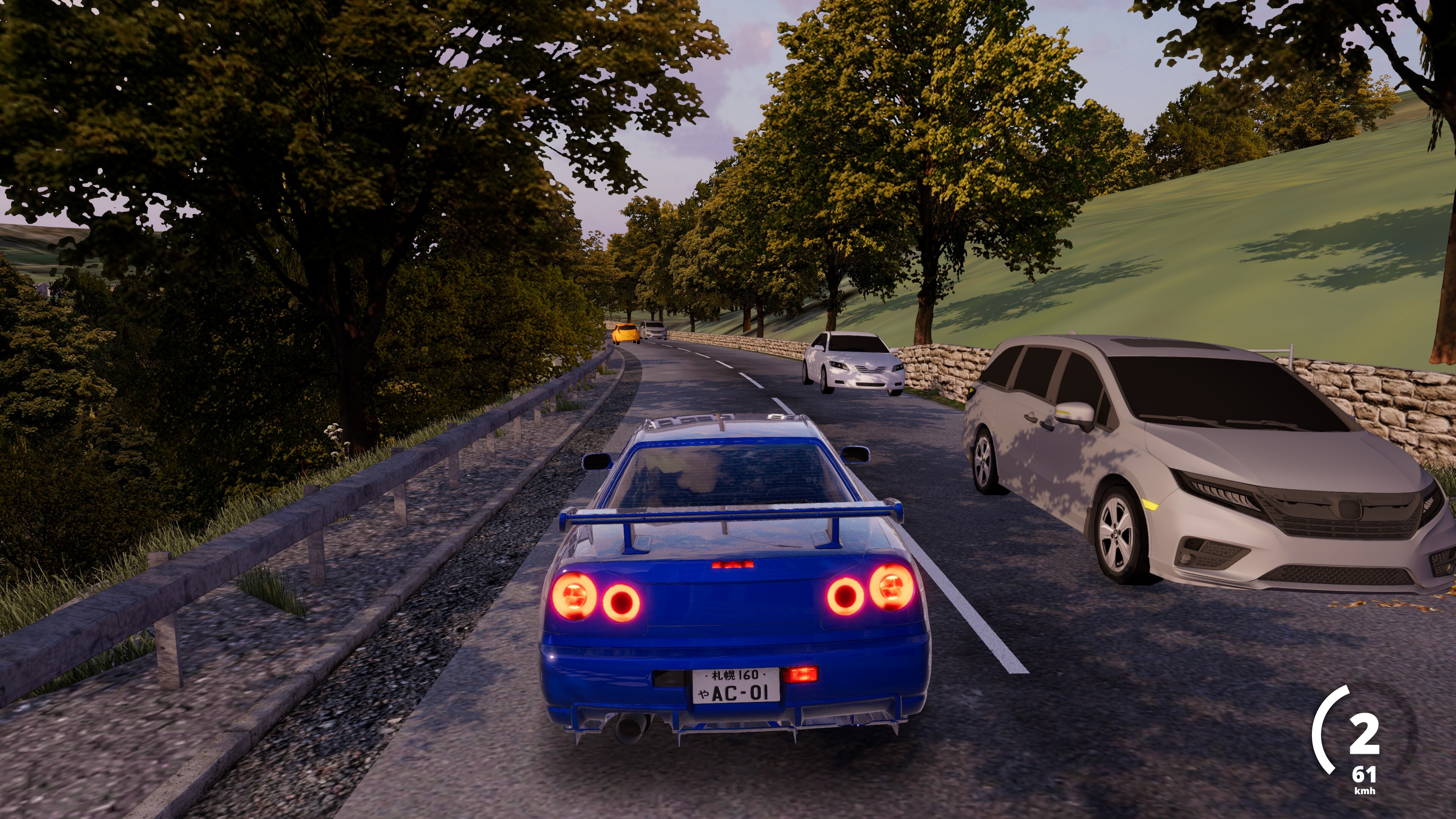Click the Skyline's exhaust pipe
This screenshot has height=819, width=1456.
pyautogui.click(x=630, y=728)
